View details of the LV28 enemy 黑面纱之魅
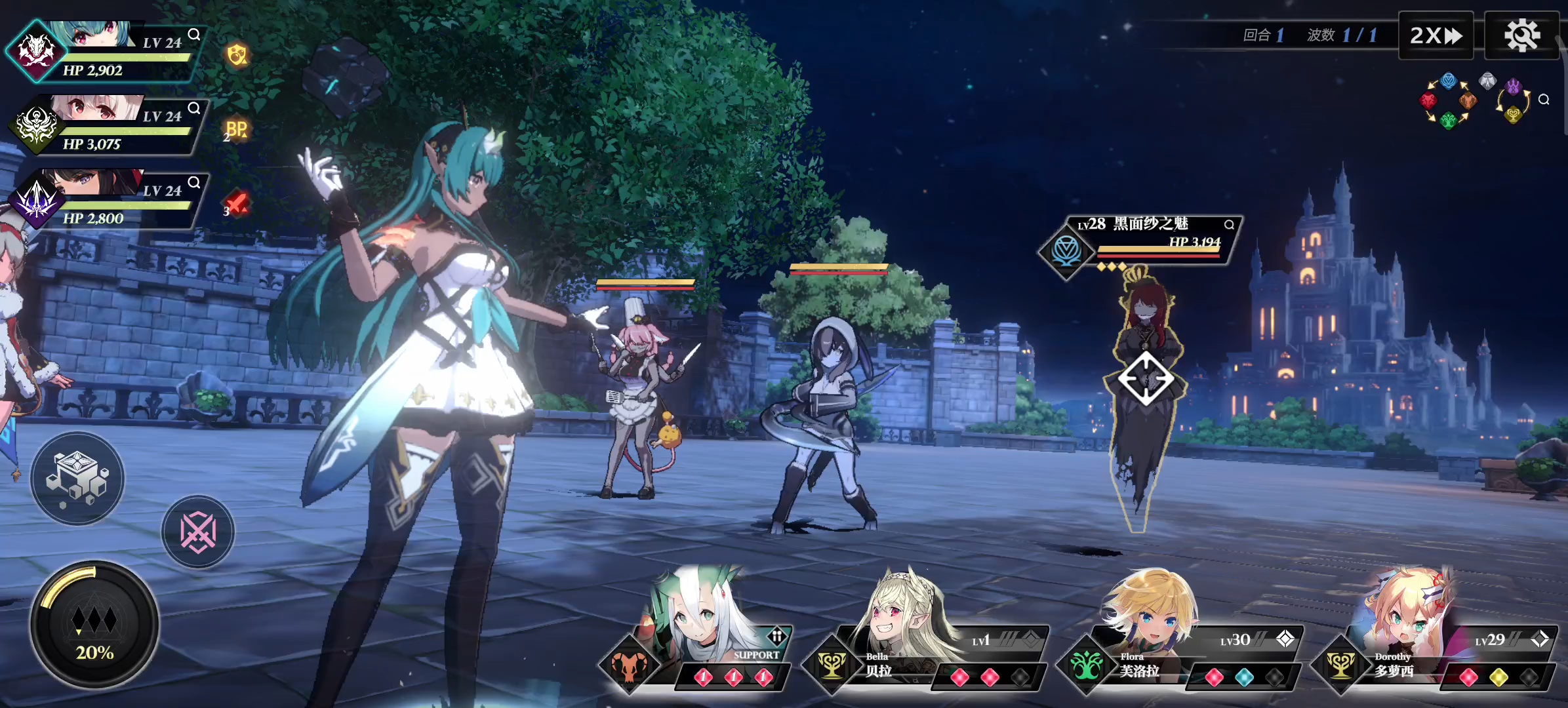Screen dimensions: 1568x708 coord(1229,225)
